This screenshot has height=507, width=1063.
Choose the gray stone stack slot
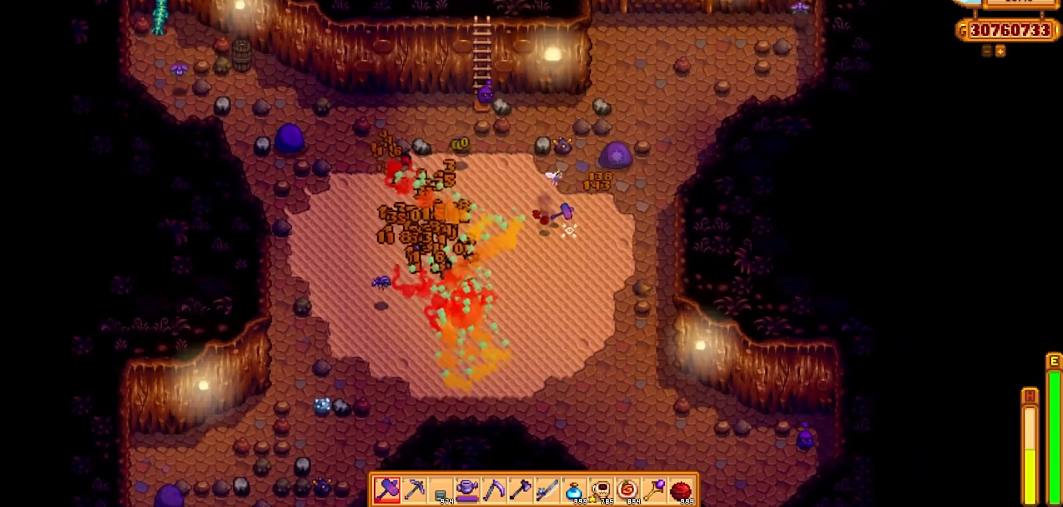click(x=441, y=490)
